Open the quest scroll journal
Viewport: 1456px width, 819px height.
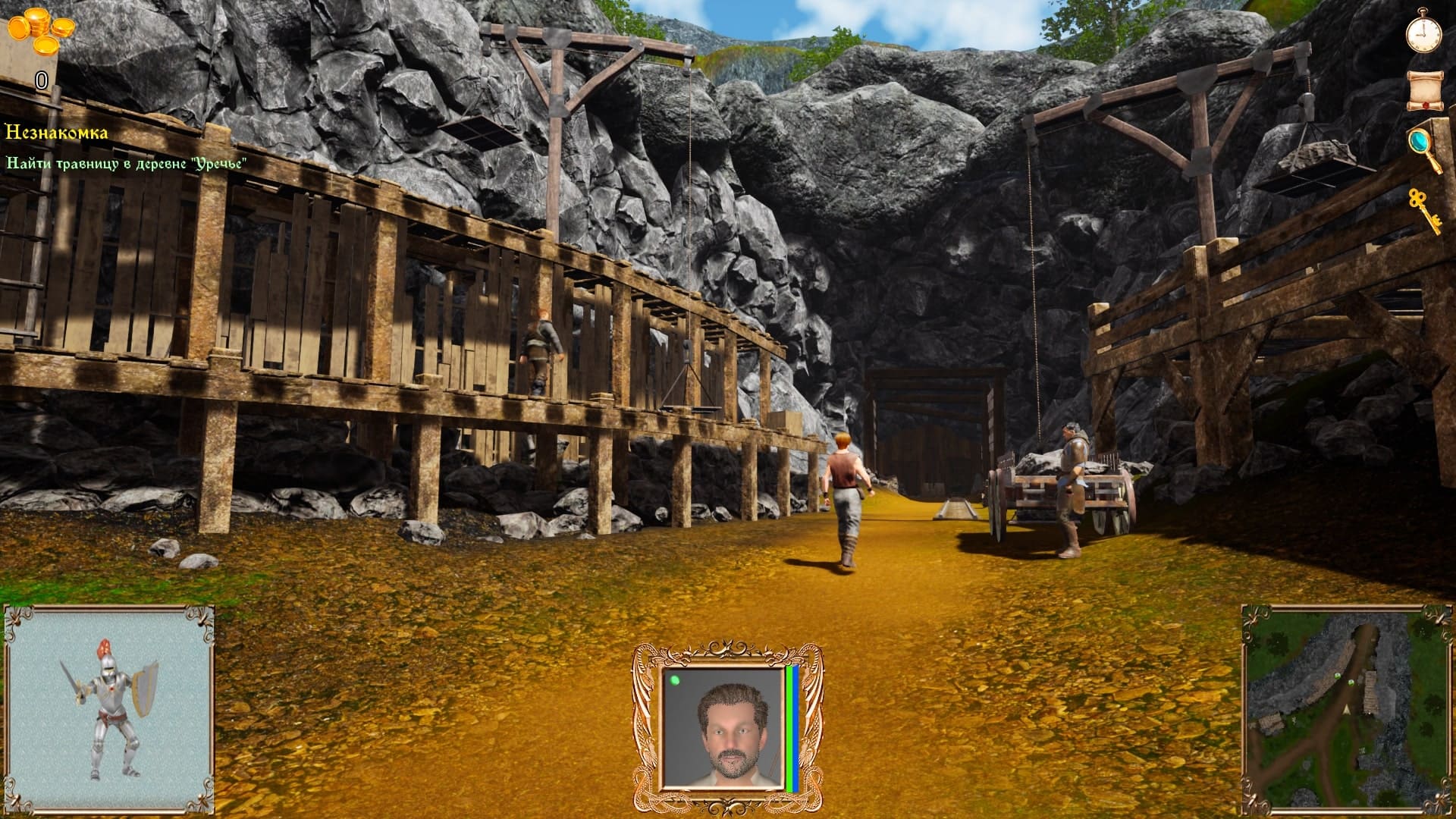coord(1423,90)
